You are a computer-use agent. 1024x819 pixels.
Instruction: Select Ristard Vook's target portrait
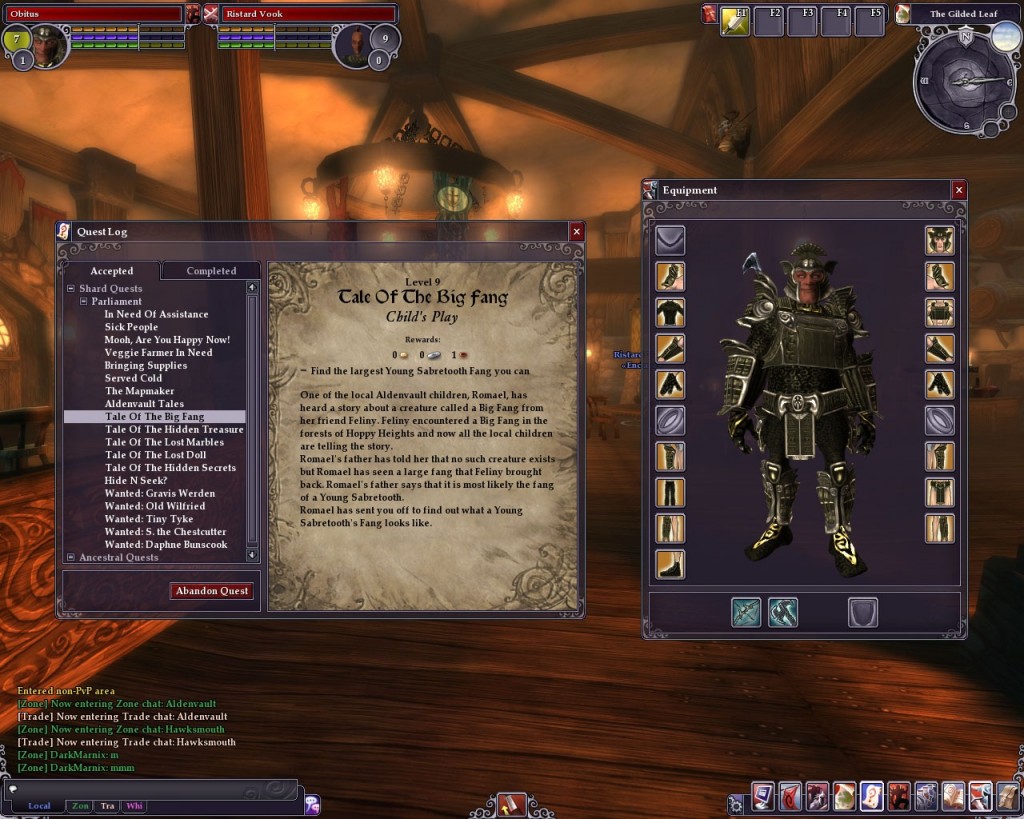pos(356,45)
